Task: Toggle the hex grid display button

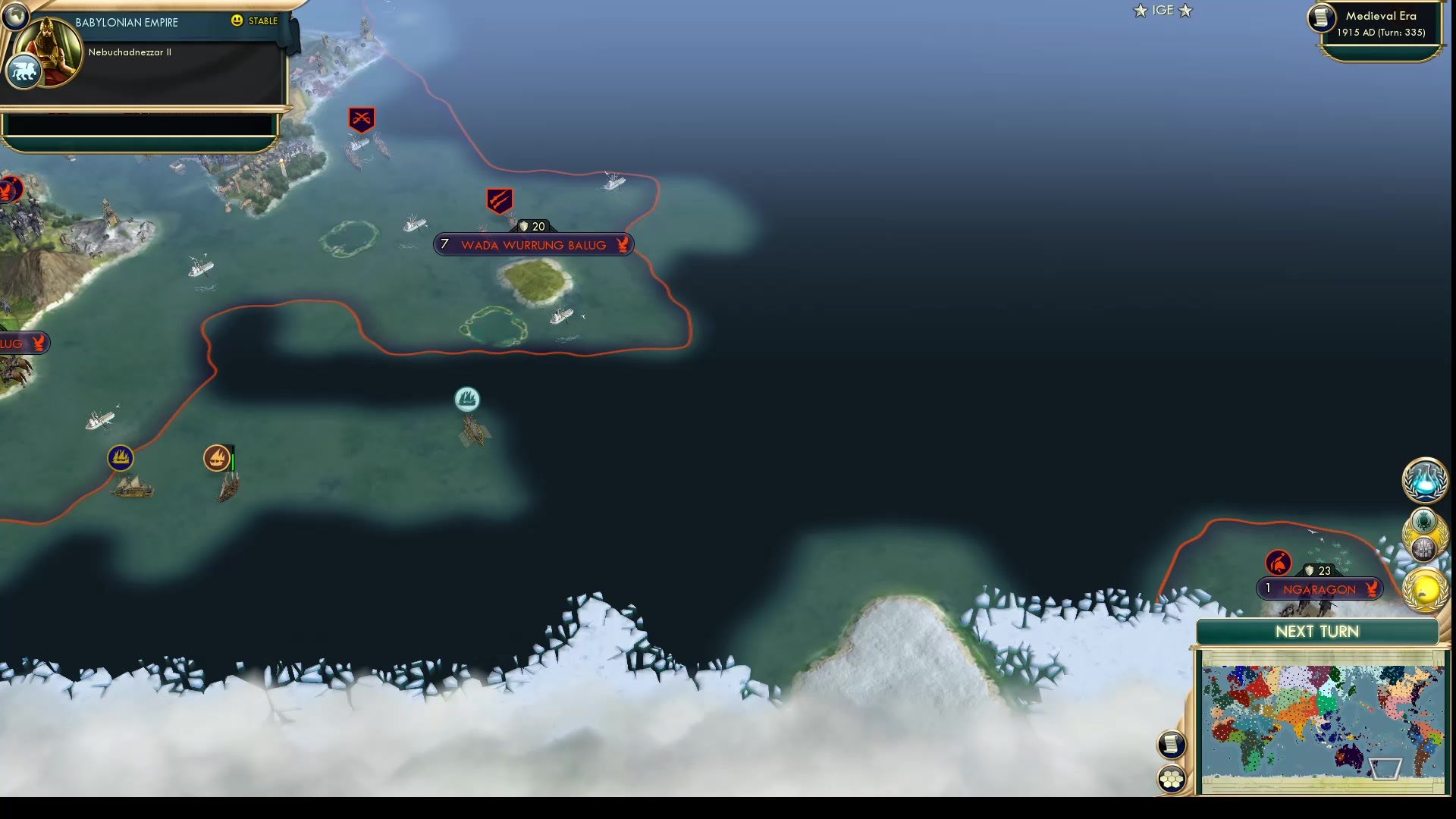Action: [x=1171, y=777]
